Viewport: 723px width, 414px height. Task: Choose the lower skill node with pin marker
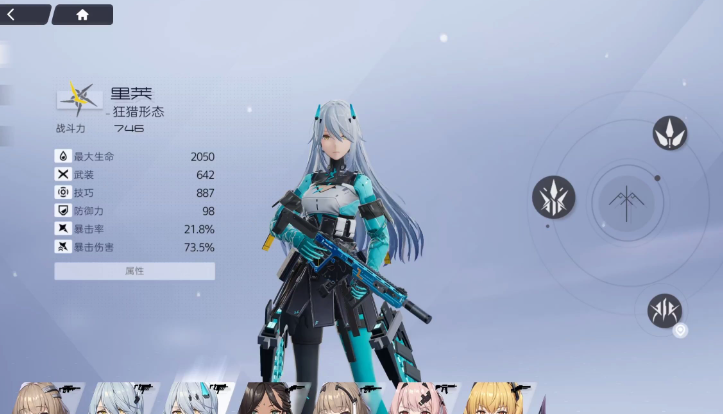pos(664,310)
